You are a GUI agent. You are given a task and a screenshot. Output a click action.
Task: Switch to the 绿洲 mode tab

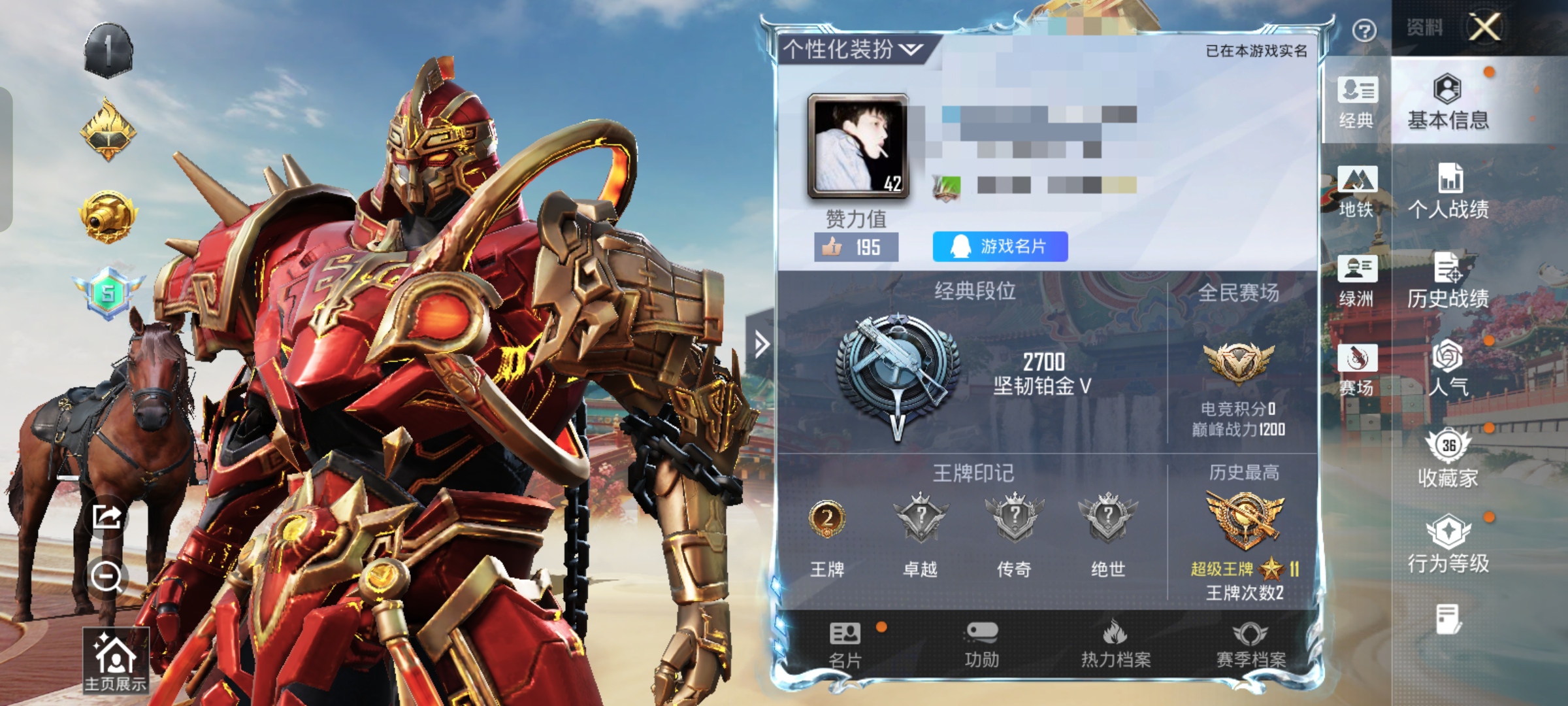(x=1357, y=281)
